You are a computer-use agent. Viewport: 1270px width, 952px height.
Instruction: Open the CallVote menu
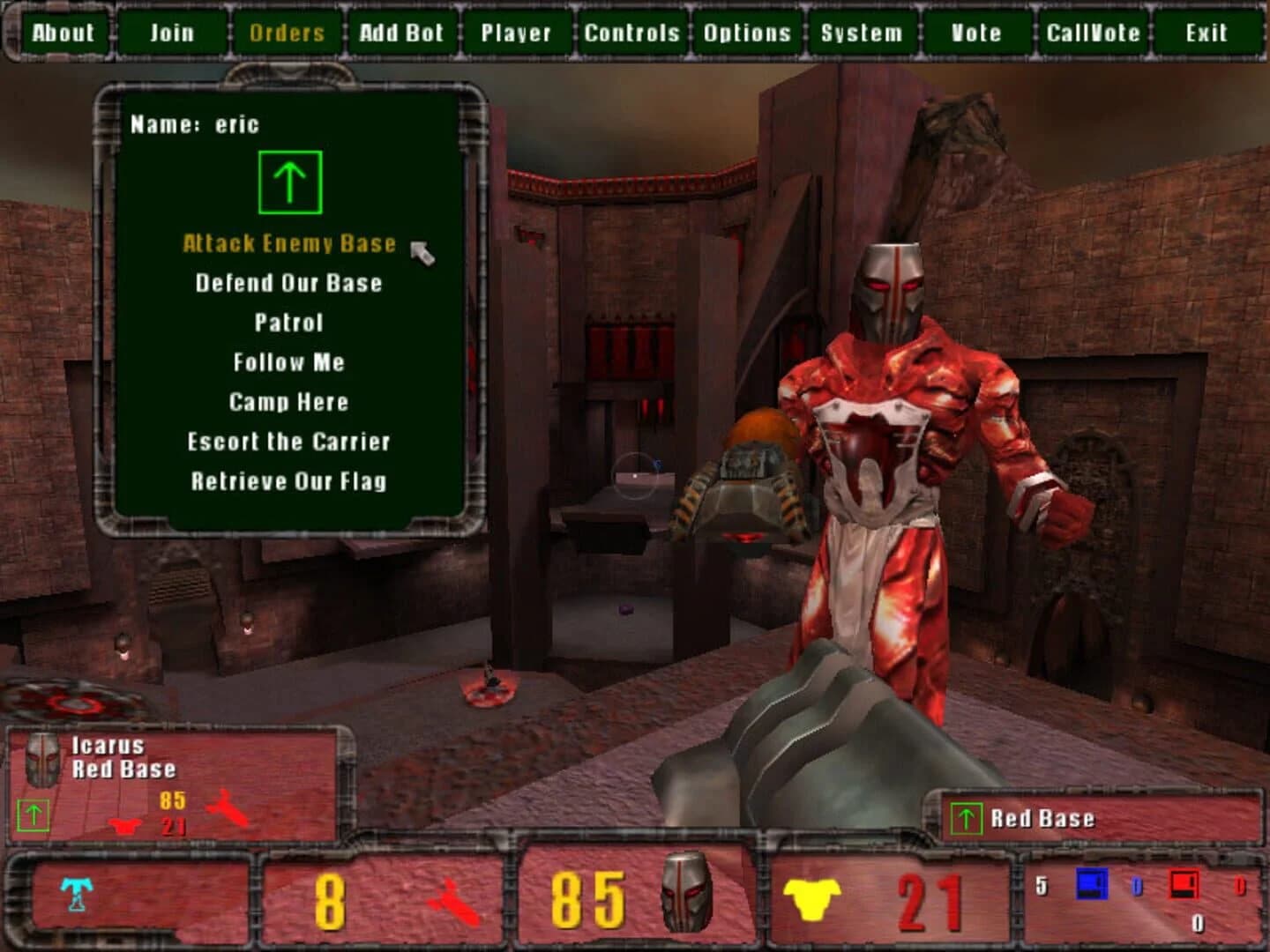(1093, 33)
